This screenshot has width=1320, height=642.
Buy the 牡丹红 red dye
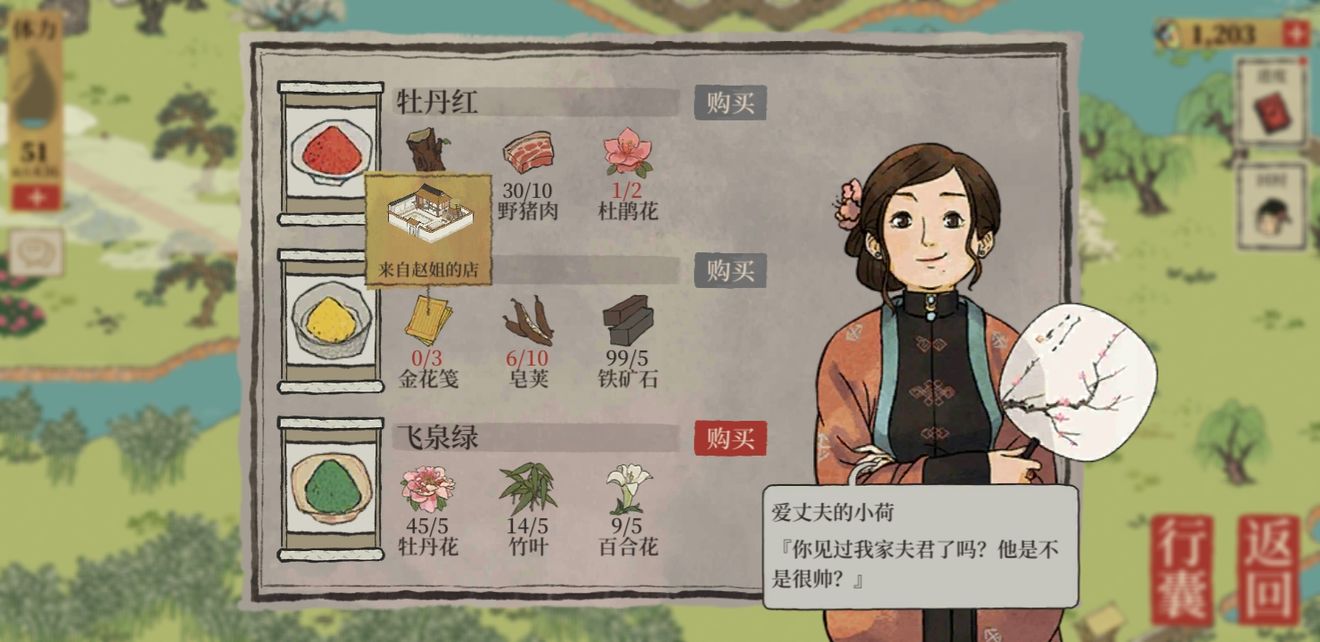click(x=730, y=103)
